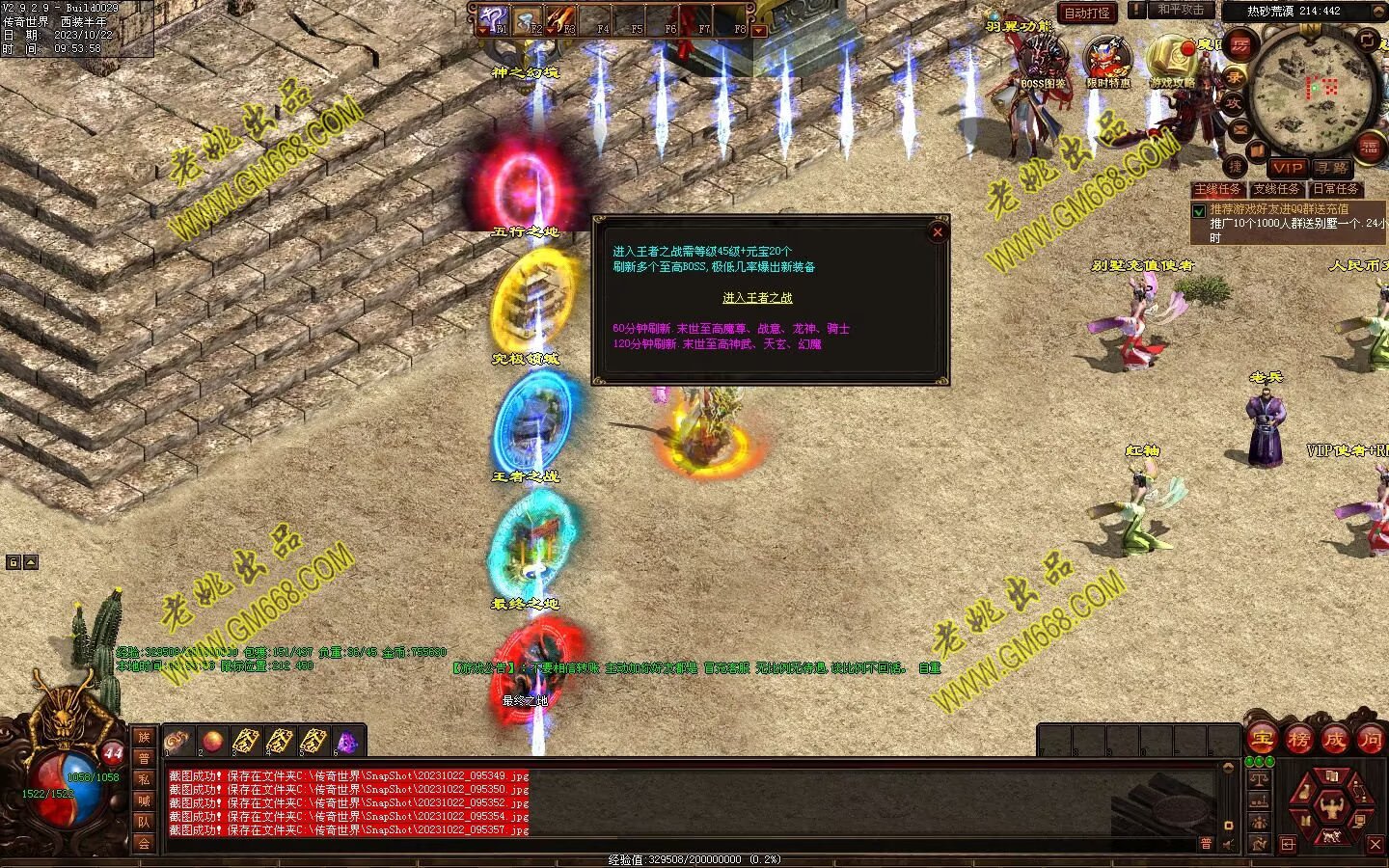1389x868 pixels.
Task: Close the 王者之战 dialog window
Action: pos(937,231)
